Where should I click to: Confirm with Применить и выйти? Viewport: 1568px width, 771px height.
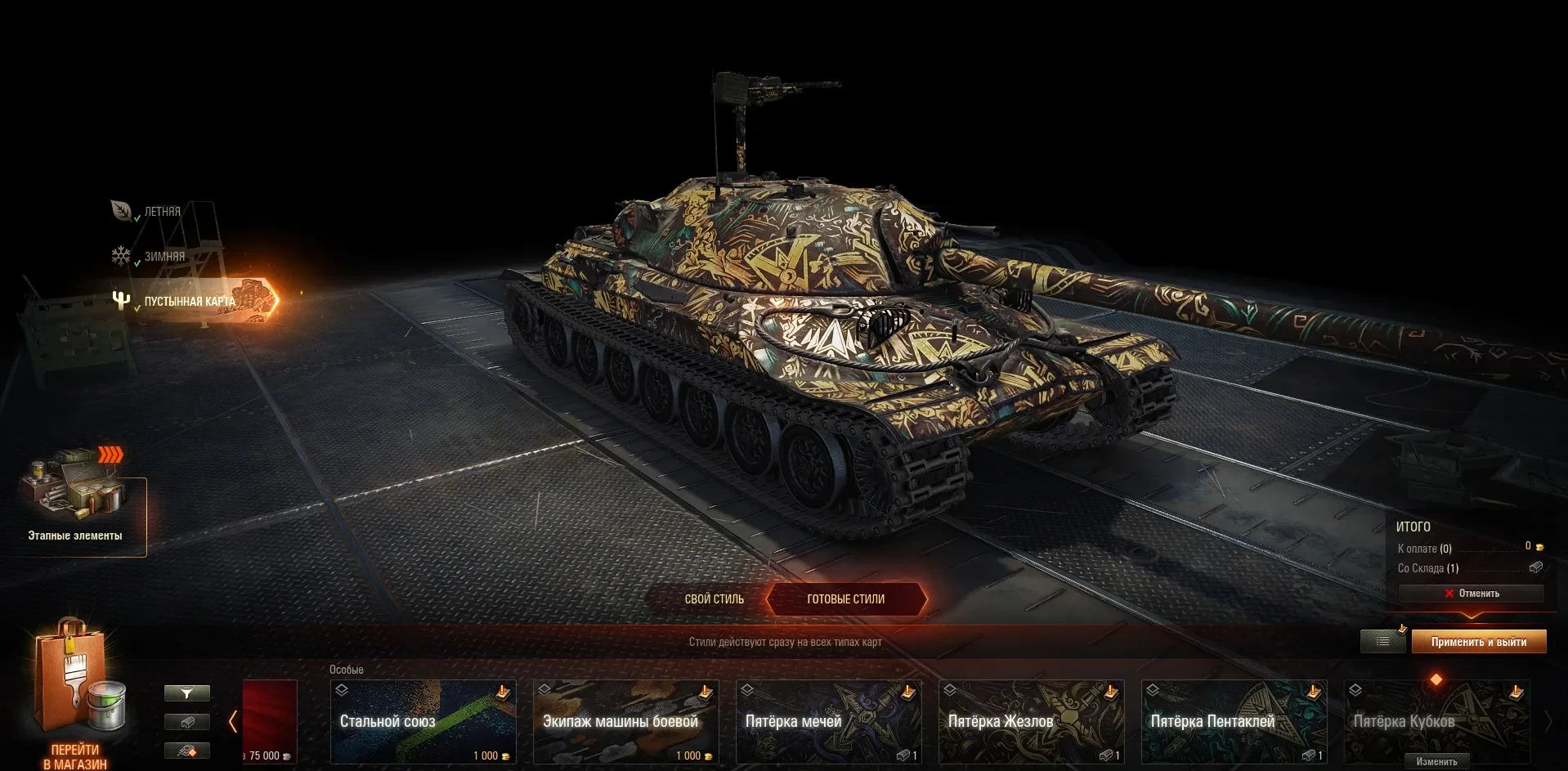(x=1478, y=642)
